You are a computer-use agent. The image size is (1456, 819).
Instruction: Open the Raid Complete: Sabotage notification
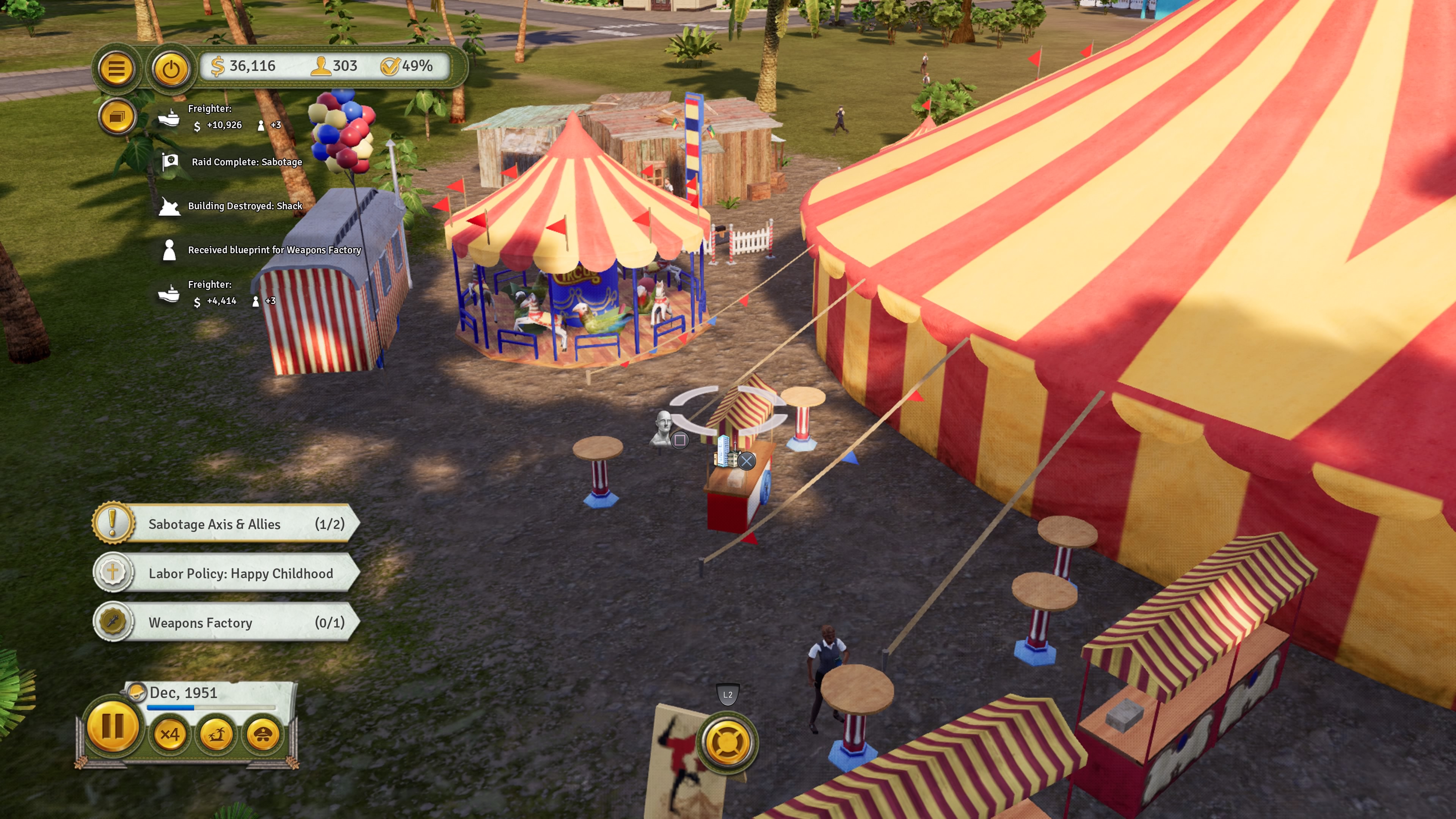246,162
